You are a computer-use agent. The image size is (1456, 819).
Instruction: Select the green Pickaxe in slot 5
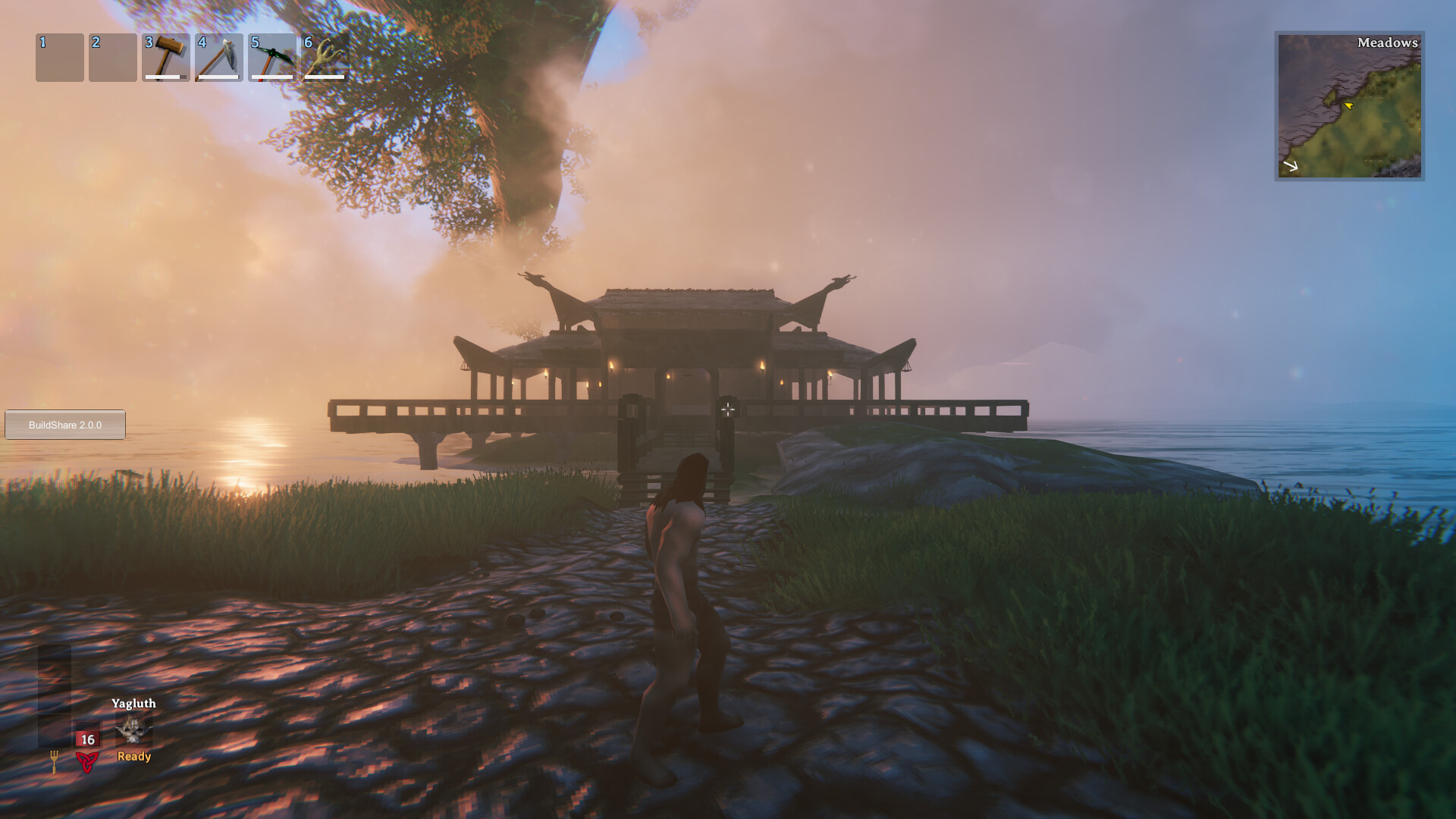pos(273,57)
